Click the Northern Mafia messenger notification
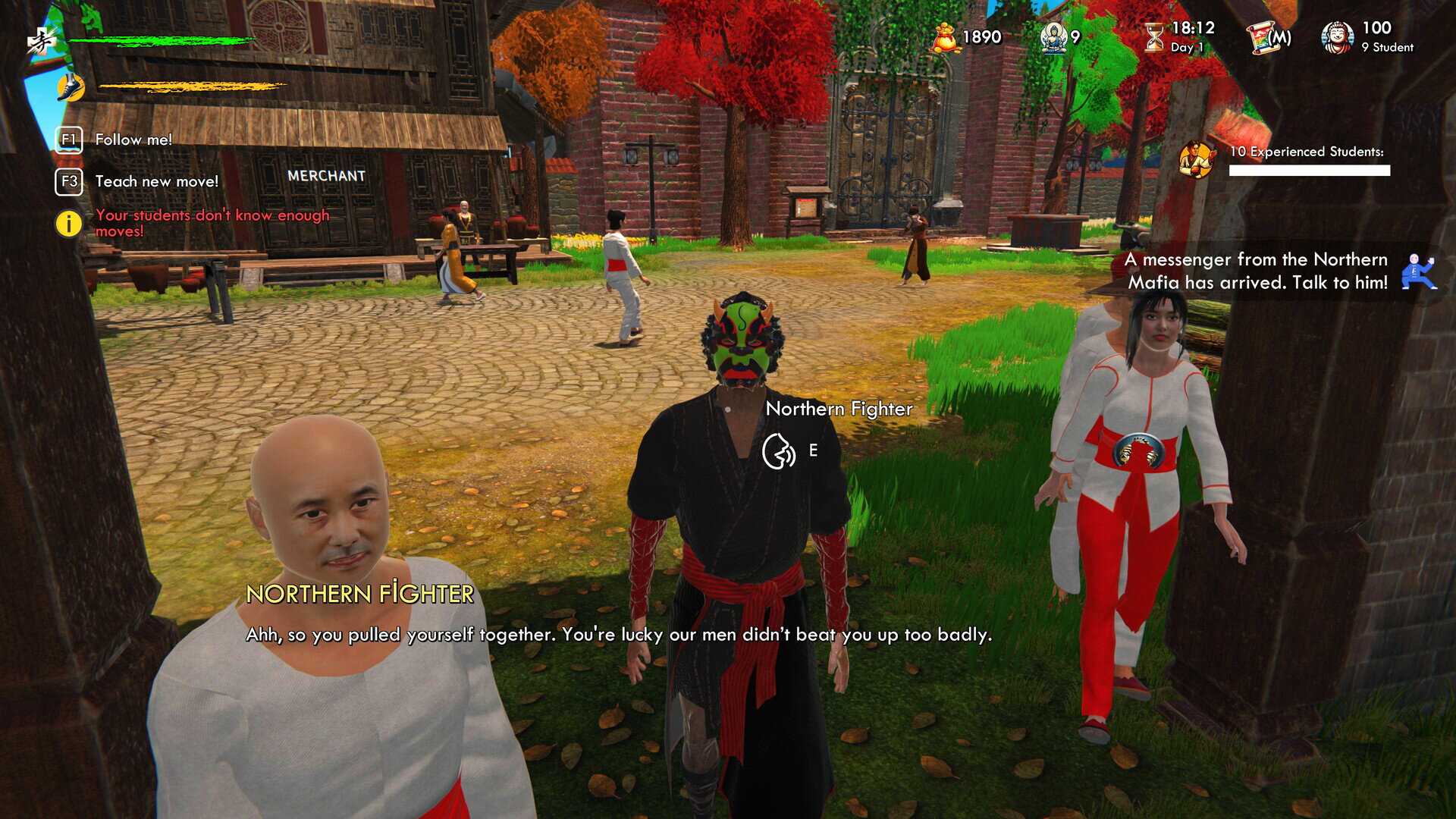The width and height of the screenshot is (1456, 819). click(1257, 271)
